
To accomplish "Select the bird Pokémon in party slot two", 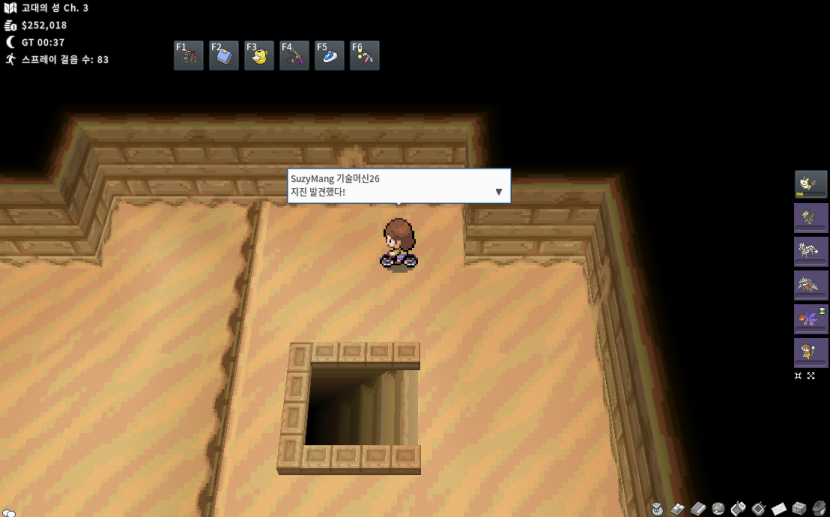I will coord(811,218).
